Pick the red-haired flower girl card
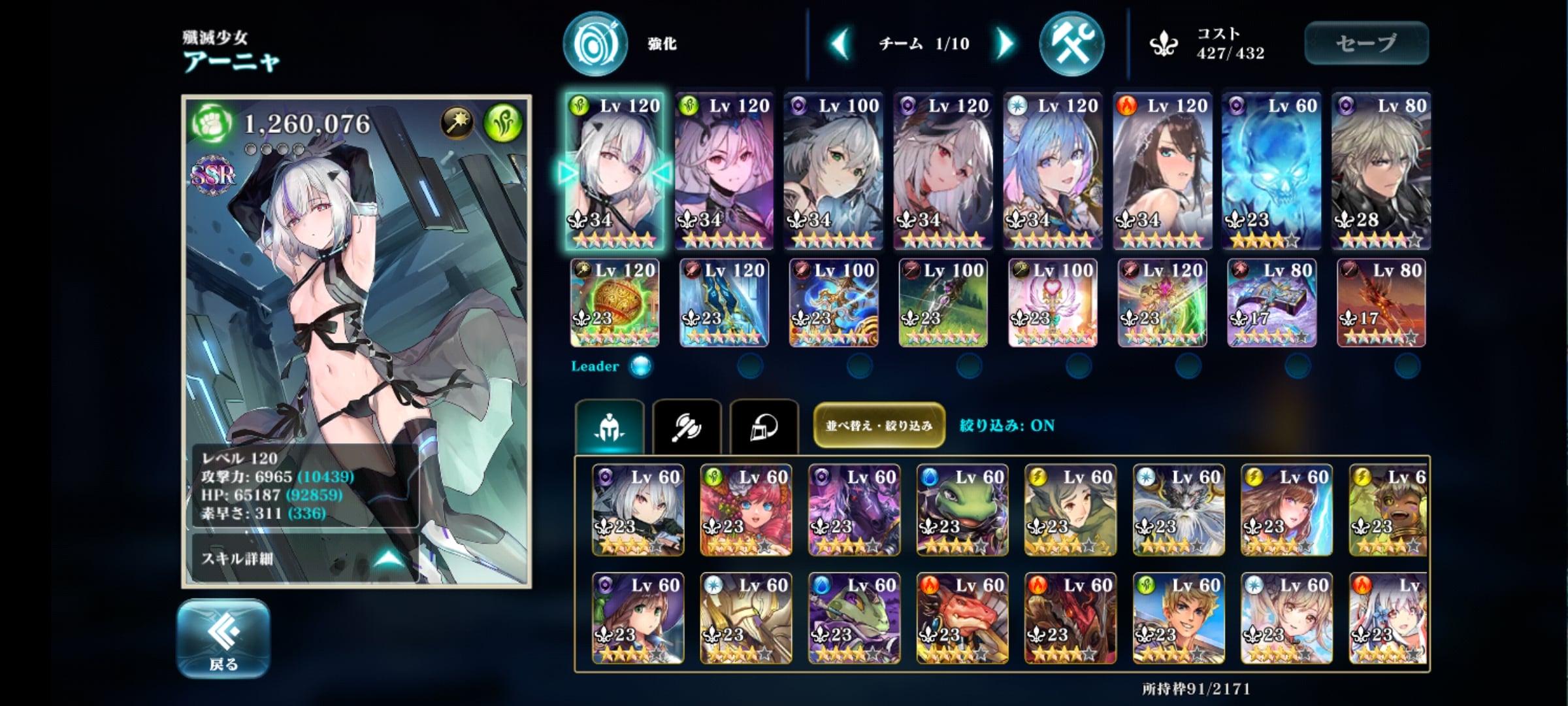This screenshot has height=706, width=1568. click(x=745, y=510)
